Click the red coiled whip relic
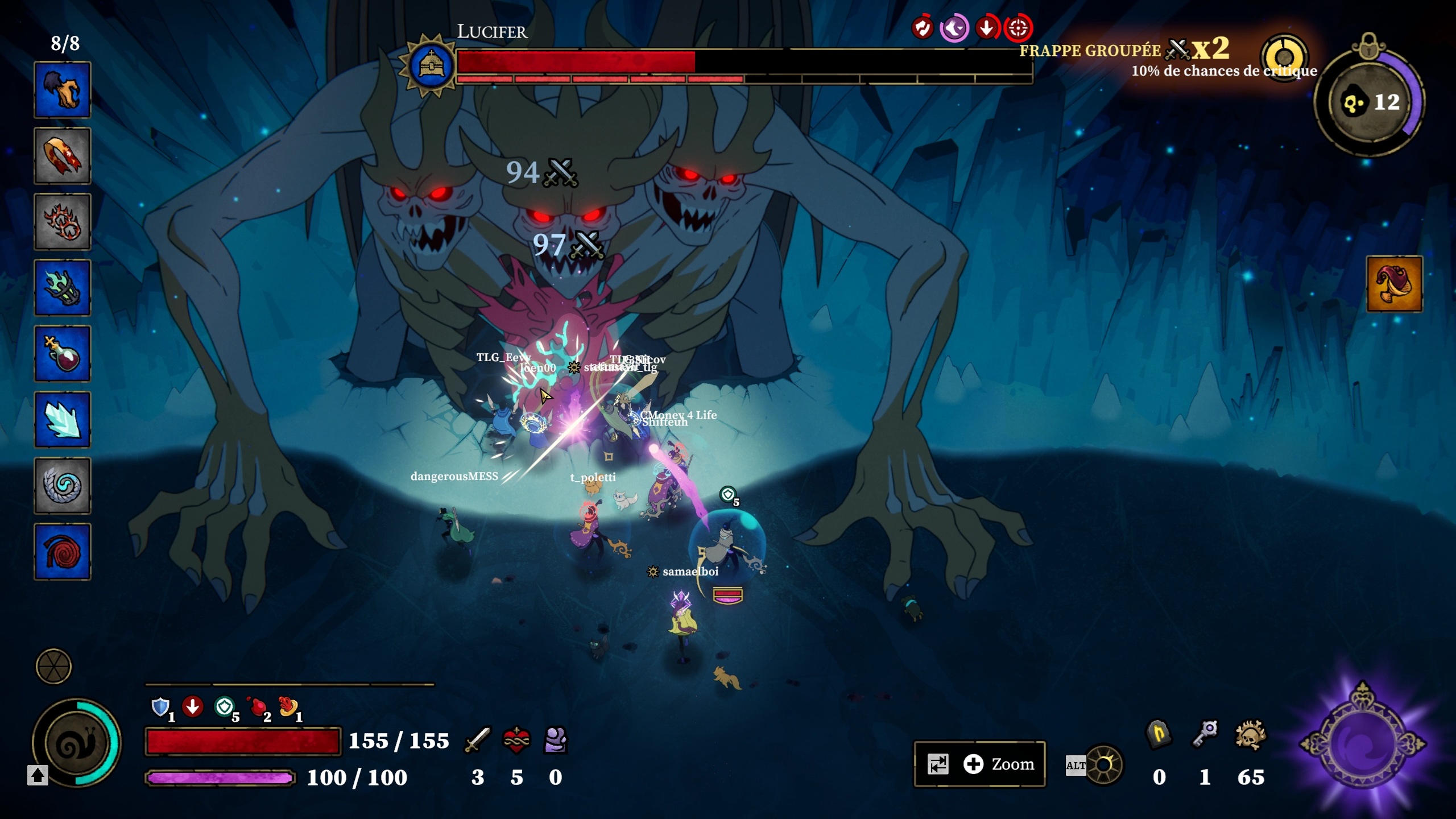The height and width of the screenshot is (819, 1456). pos(63,552)
